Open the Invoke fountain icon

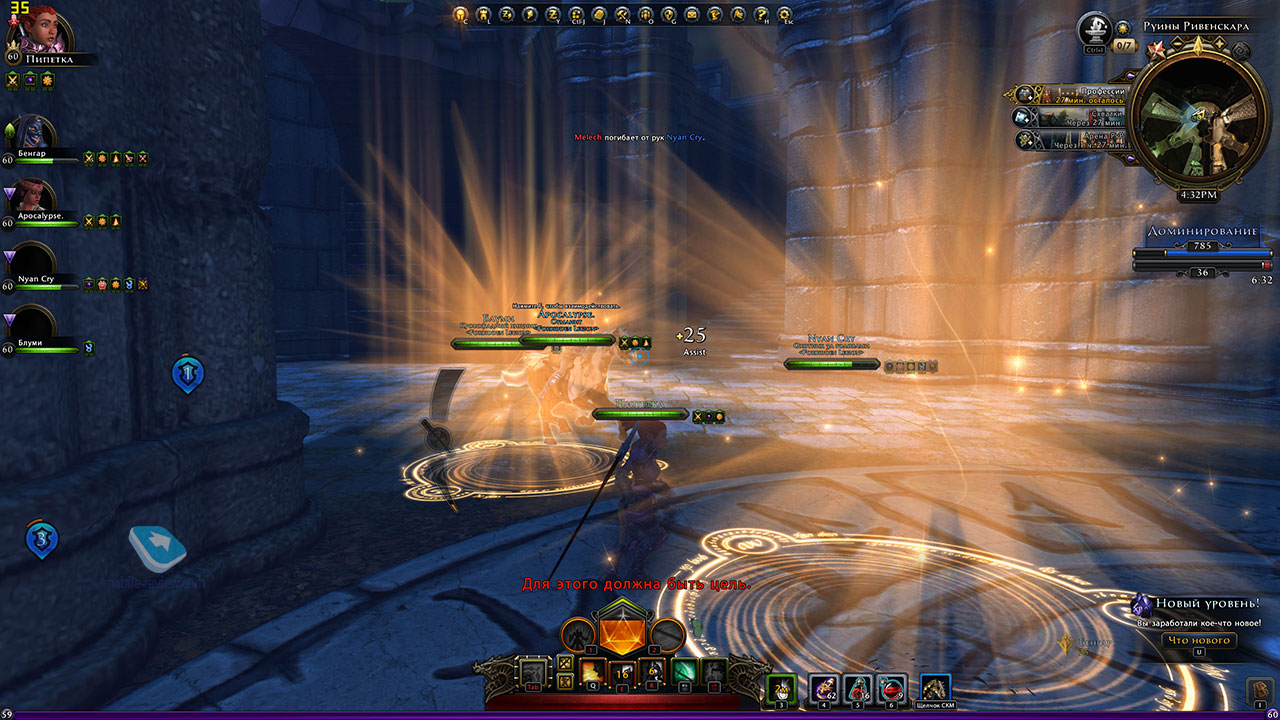[x=1096, y=27]
